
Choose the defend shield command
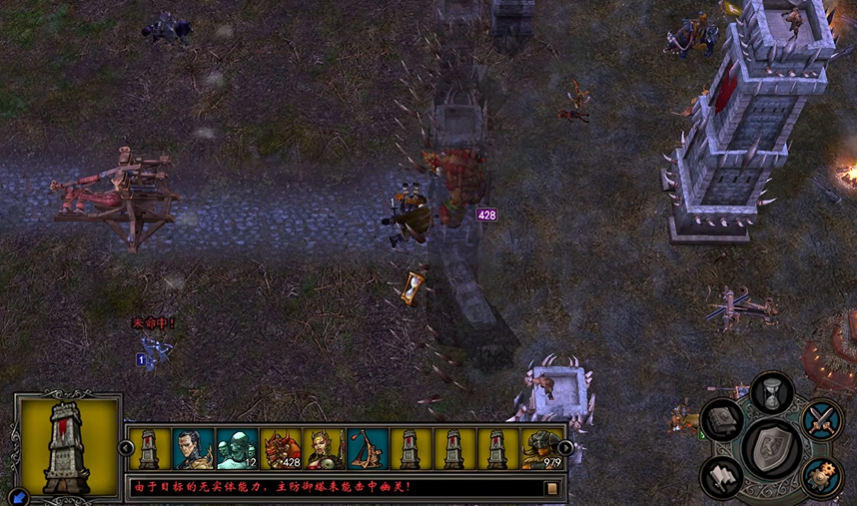[x=771, y=449]
